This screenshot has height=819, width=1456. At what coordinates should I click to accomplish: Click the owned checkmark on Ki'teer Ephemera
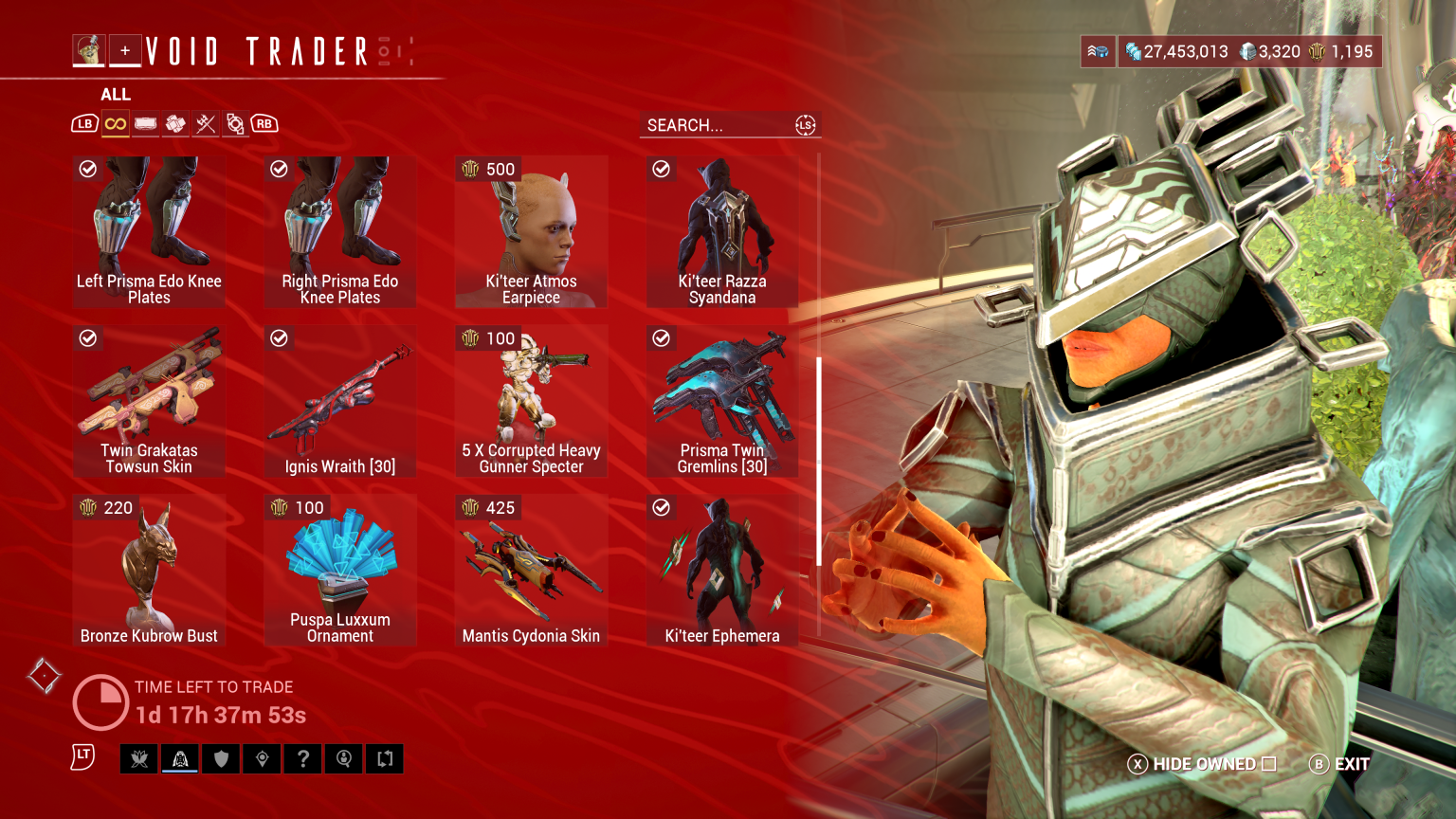tap(661, 507)
